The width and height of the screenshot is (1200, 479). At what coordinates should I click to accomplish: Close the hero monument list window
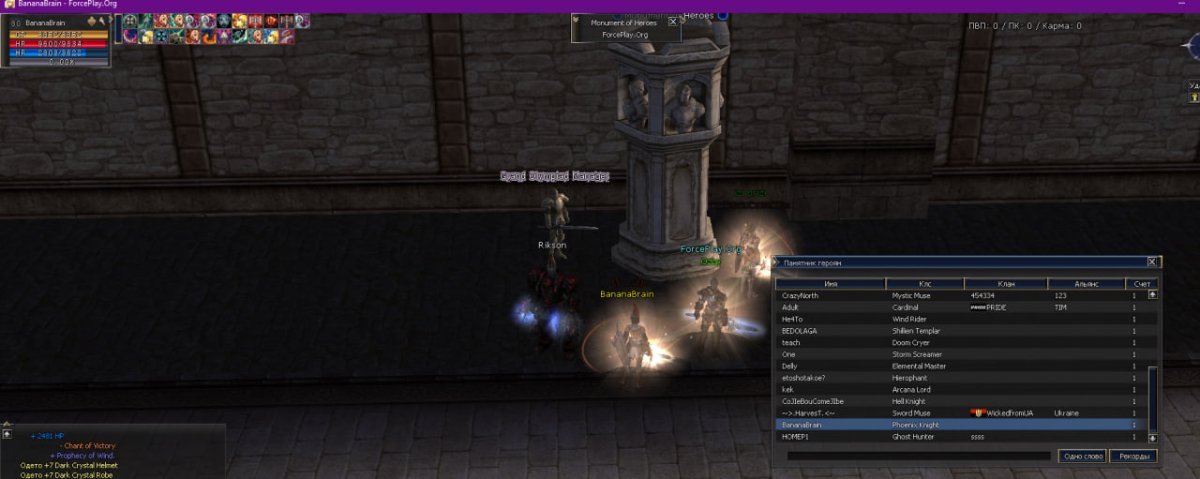[x=1151, y=262]
